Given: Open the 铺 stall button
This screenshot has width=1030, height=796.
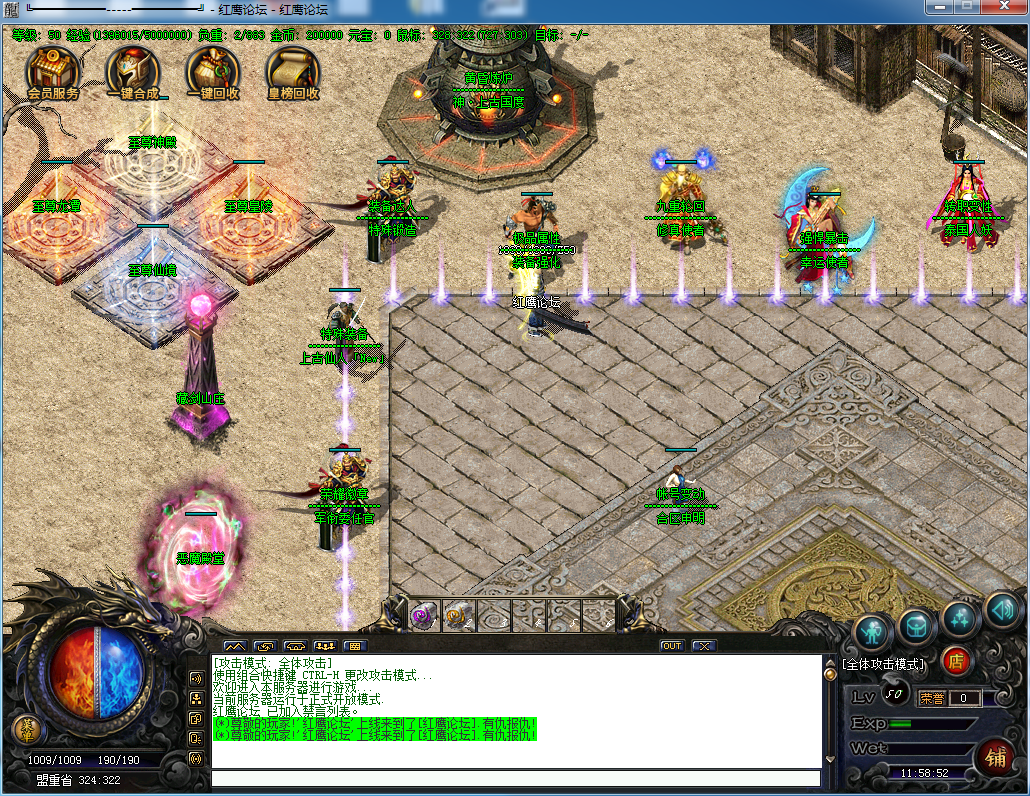Looking at the screenshot, I should click(x=995, y=754).
